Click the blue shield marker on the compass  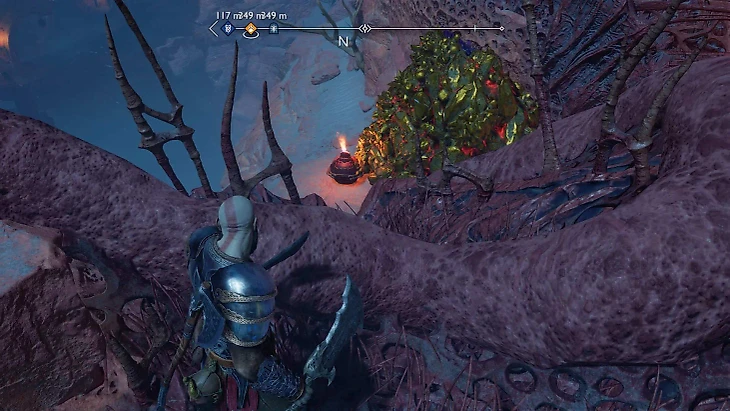pos(229,30)
